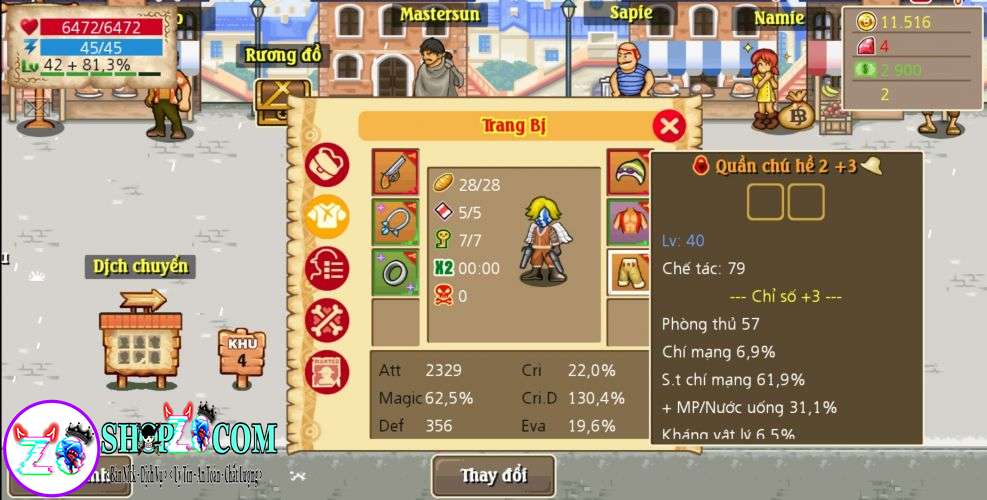Select the equipped ring slot
Image resolution: width=987 pixels, height=500 pixels.
click(x=395, y=272)
